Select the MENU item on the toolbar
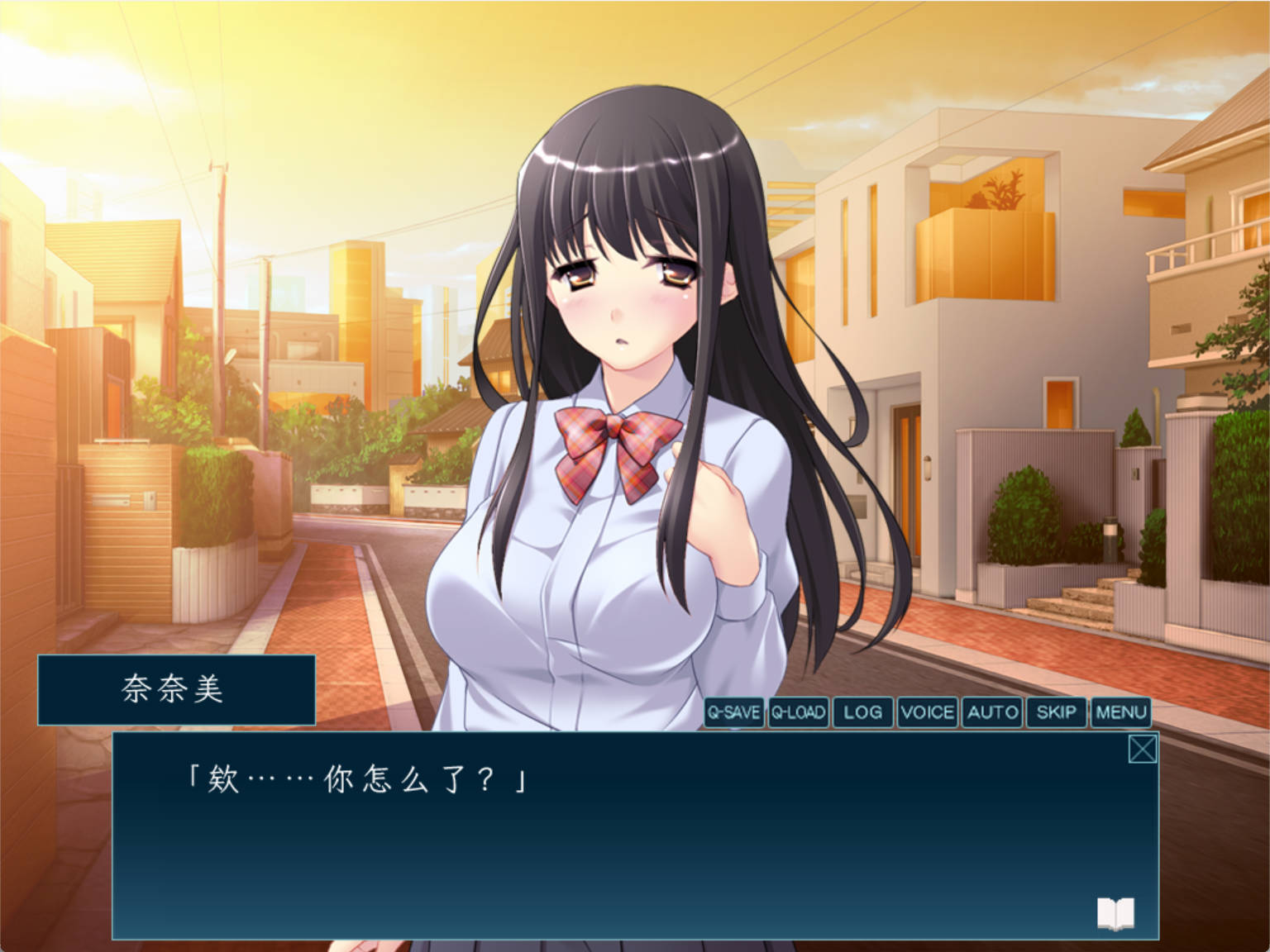This screenshot has height=952, width=1270. [x=1120, y=712]
